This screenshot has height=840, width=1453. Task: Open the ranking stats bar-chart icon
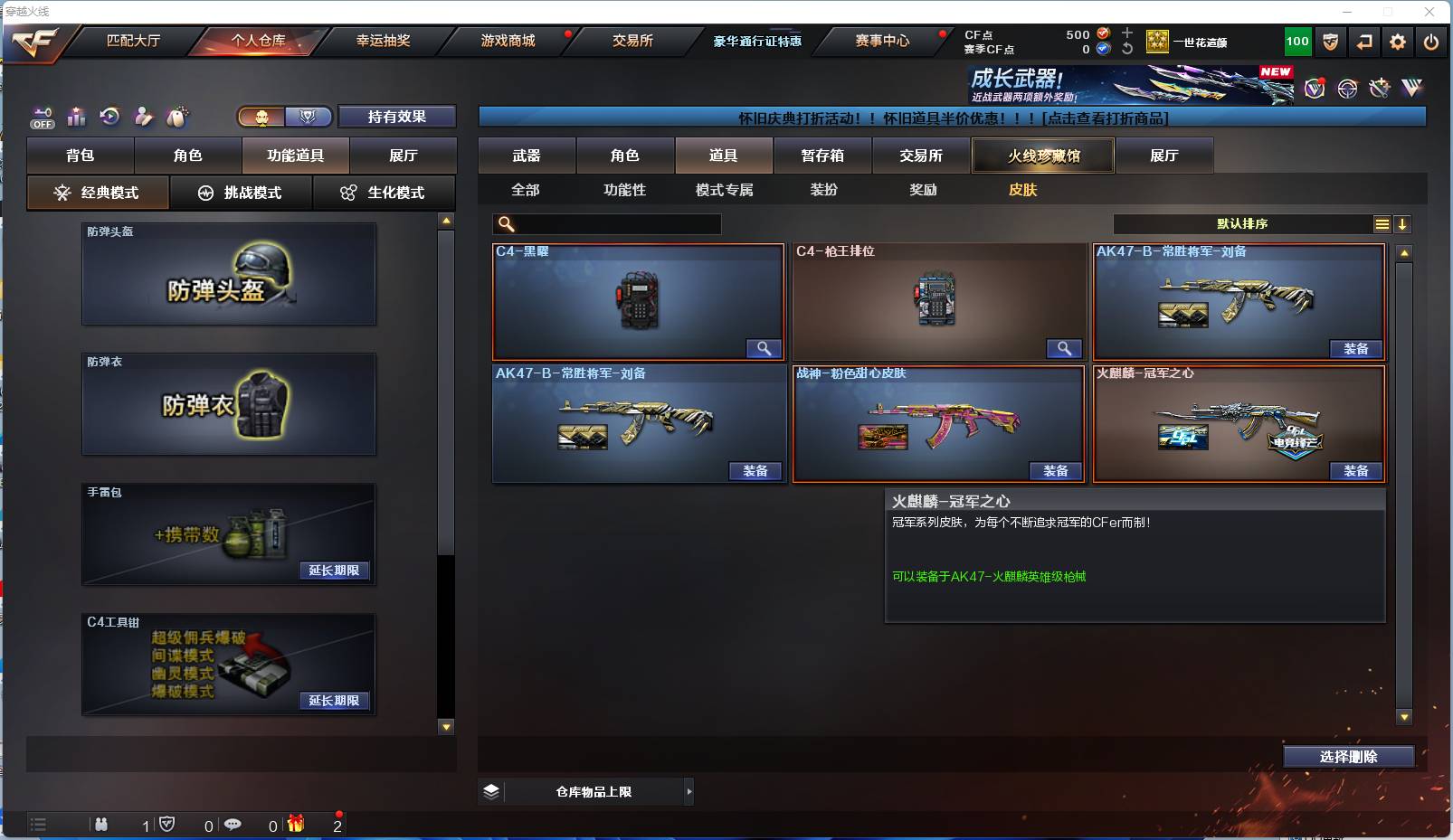77,117
